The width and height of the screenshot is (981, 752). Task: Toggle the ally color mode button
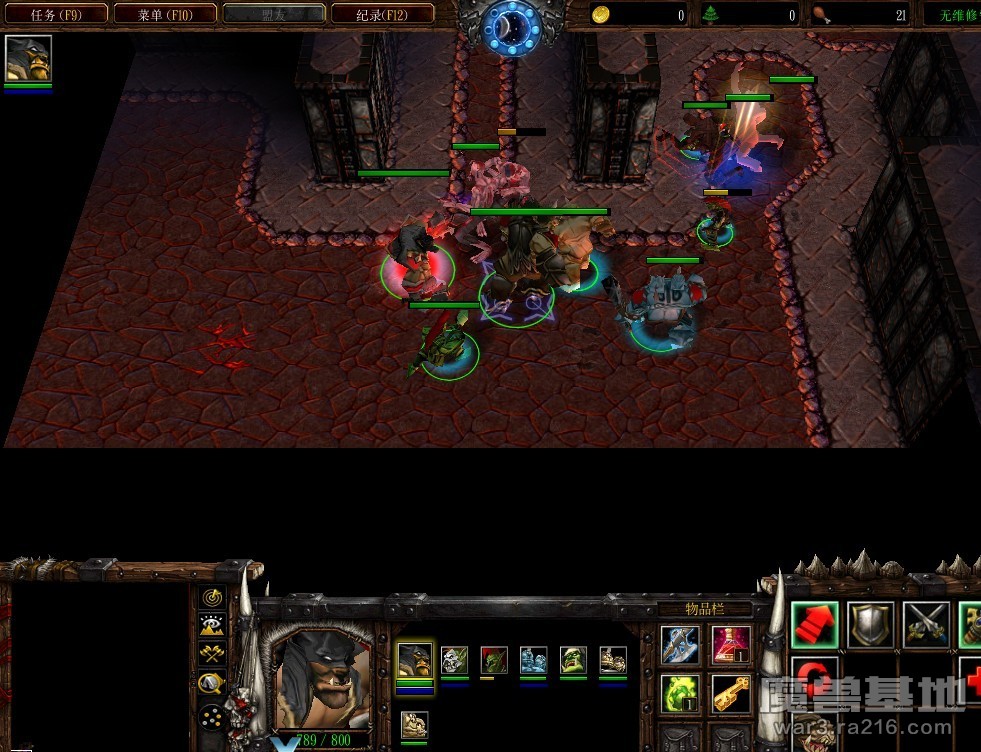pyautogui.click(x=211, y=654)
